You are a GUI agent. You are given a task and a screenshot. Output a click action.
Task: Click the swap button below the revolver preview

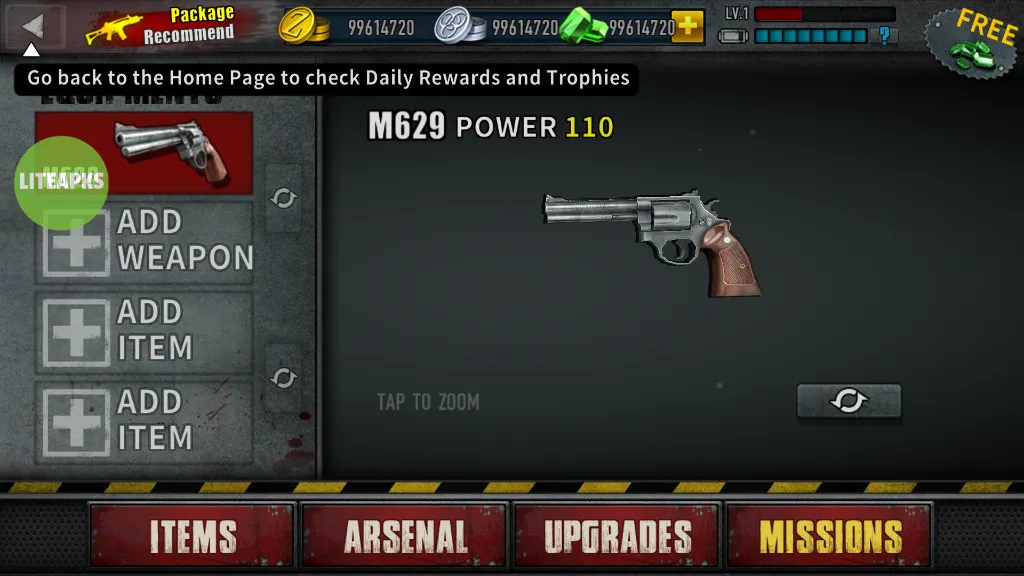849,401
